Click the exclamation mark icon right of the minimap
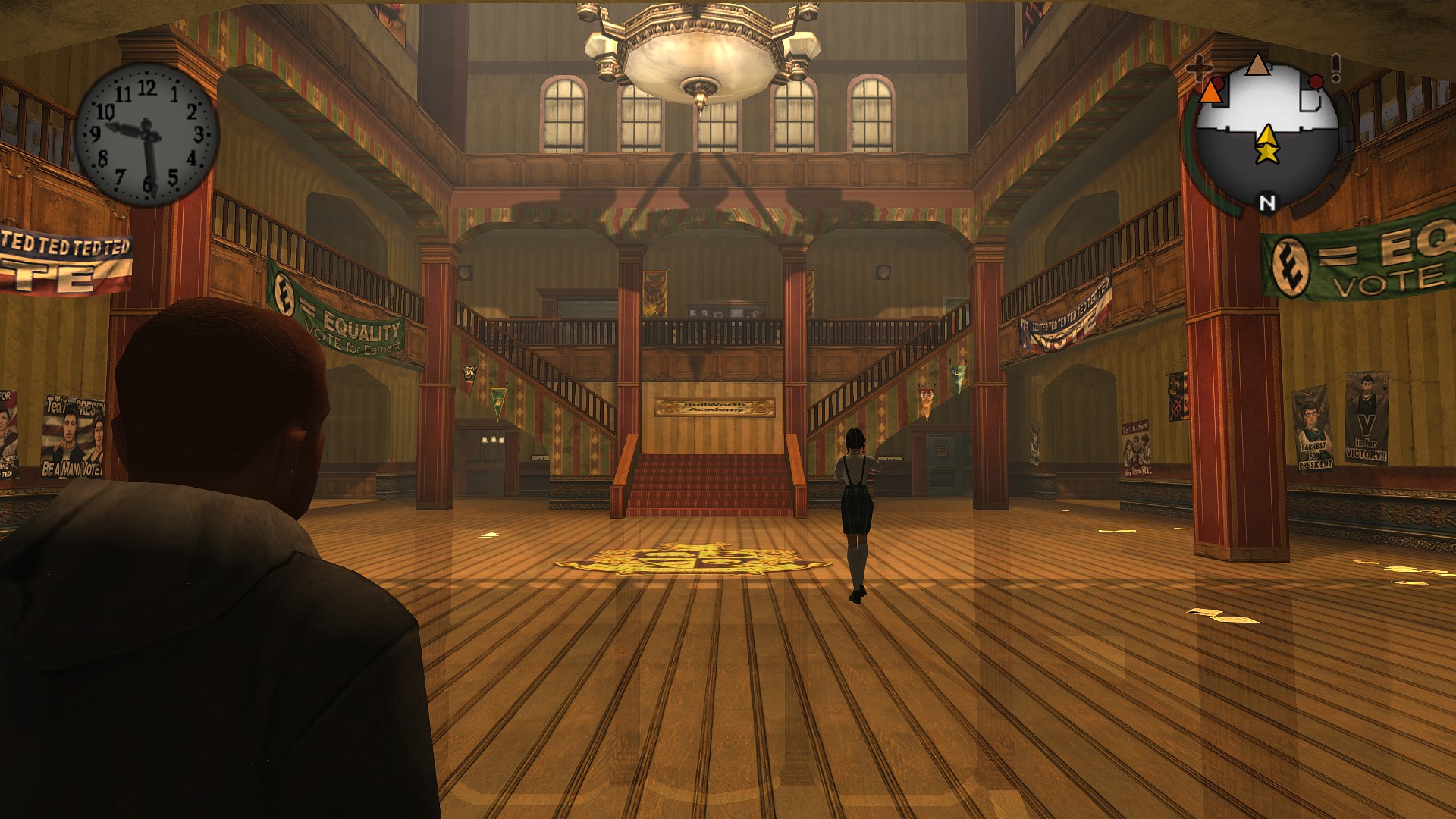This screenshot has height=819, width=1456. (1335, 65)
